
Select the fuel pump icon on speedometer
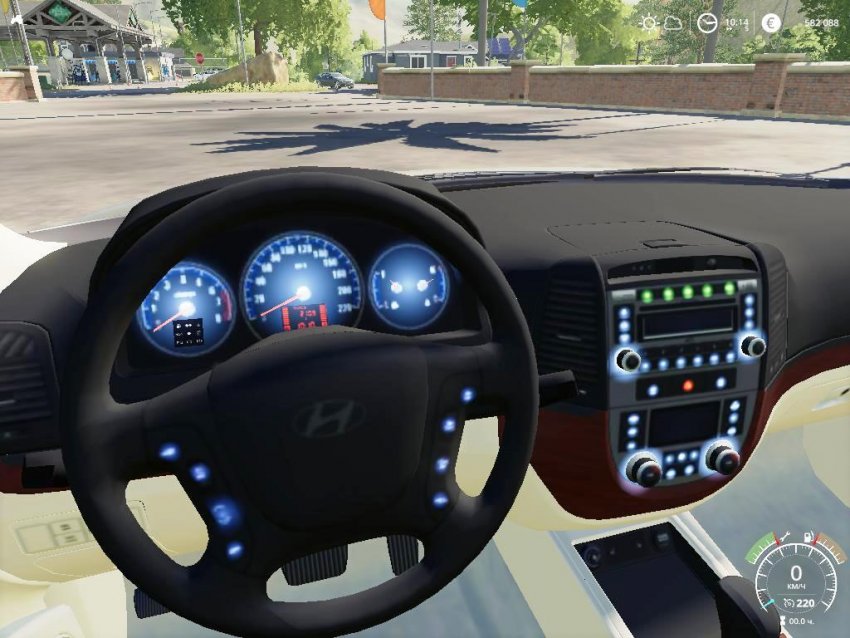click(x=811, y=537)
